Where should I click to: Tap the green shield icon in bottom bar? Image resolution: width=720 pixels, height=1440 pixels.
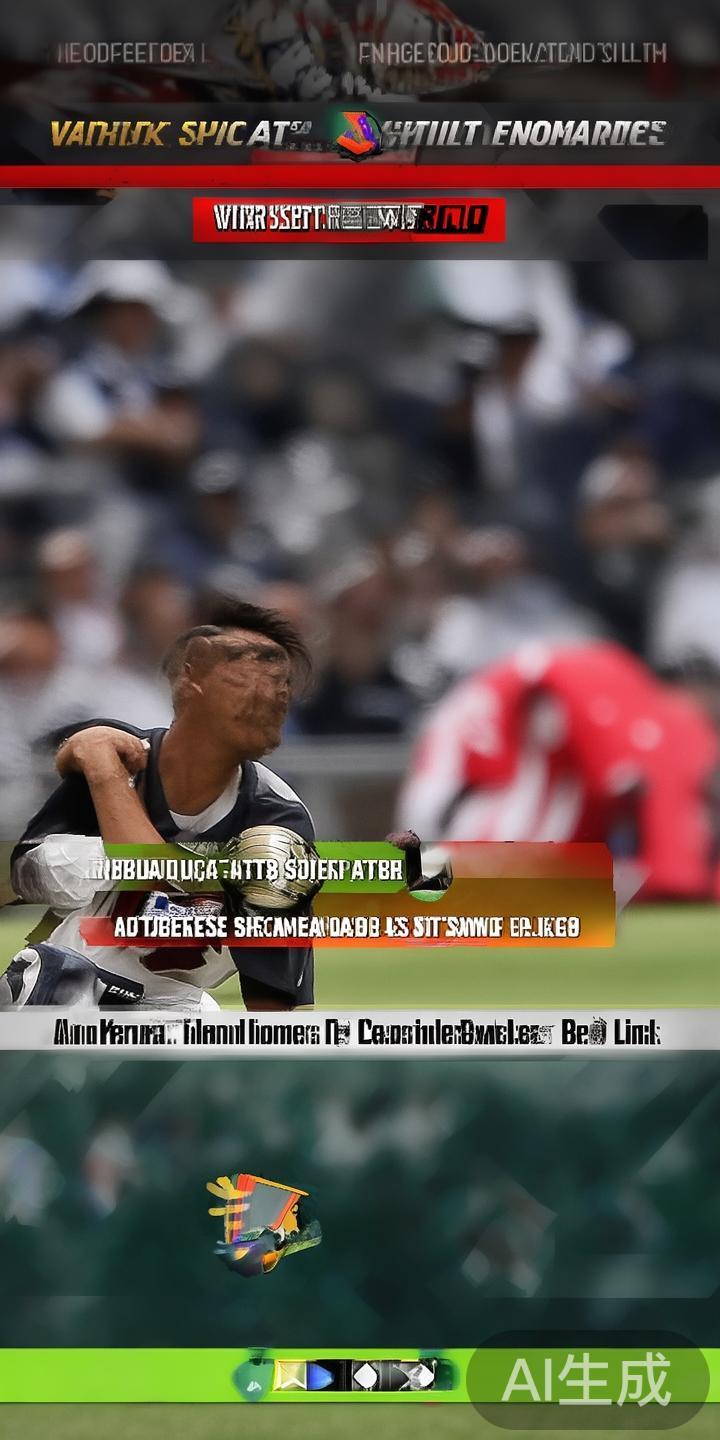(x=252, y=1377)
